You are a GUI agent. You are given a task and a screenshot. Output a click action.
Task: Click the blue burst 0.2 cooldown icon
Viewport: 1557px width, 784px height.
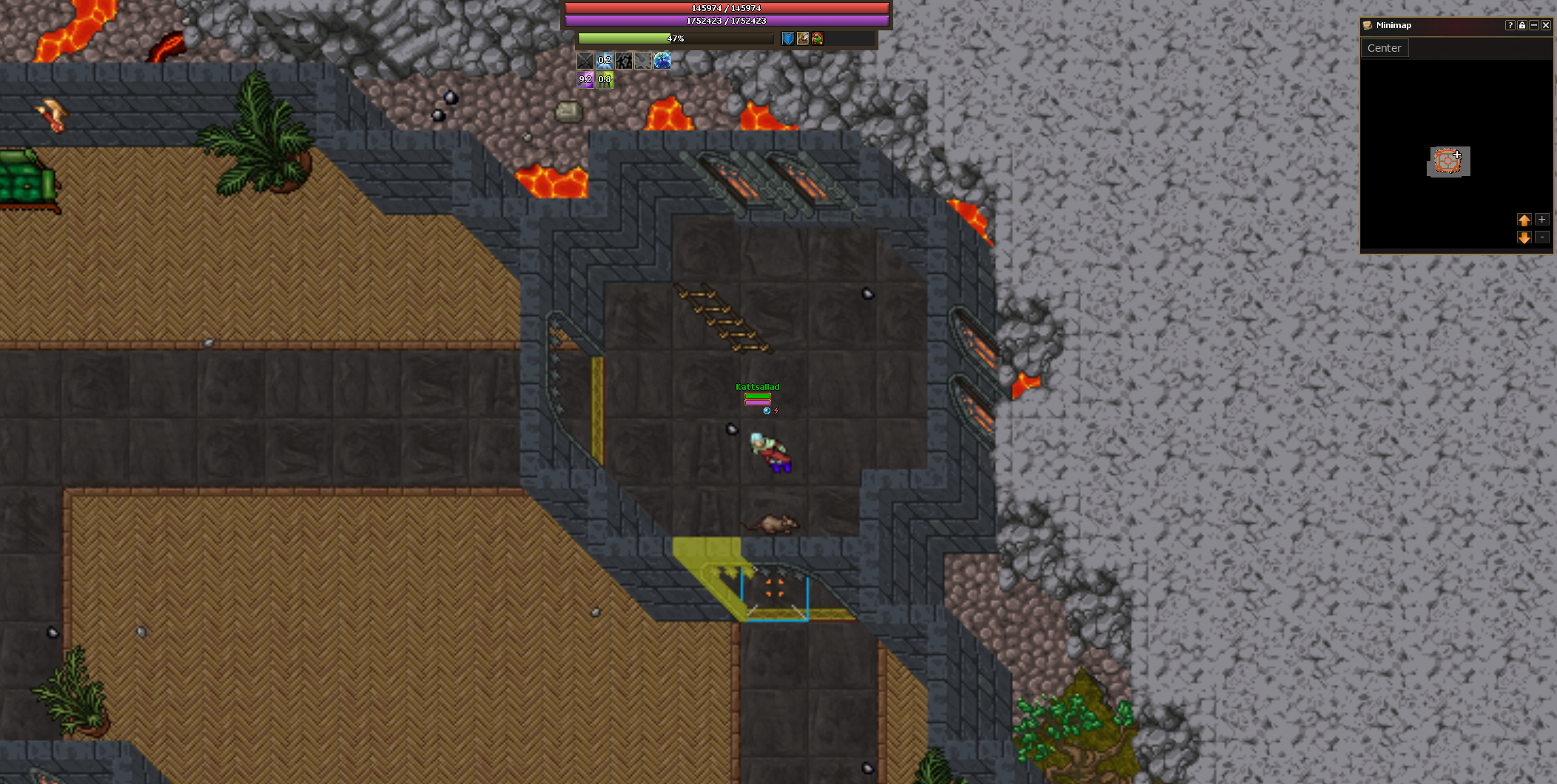click(605, 61)
